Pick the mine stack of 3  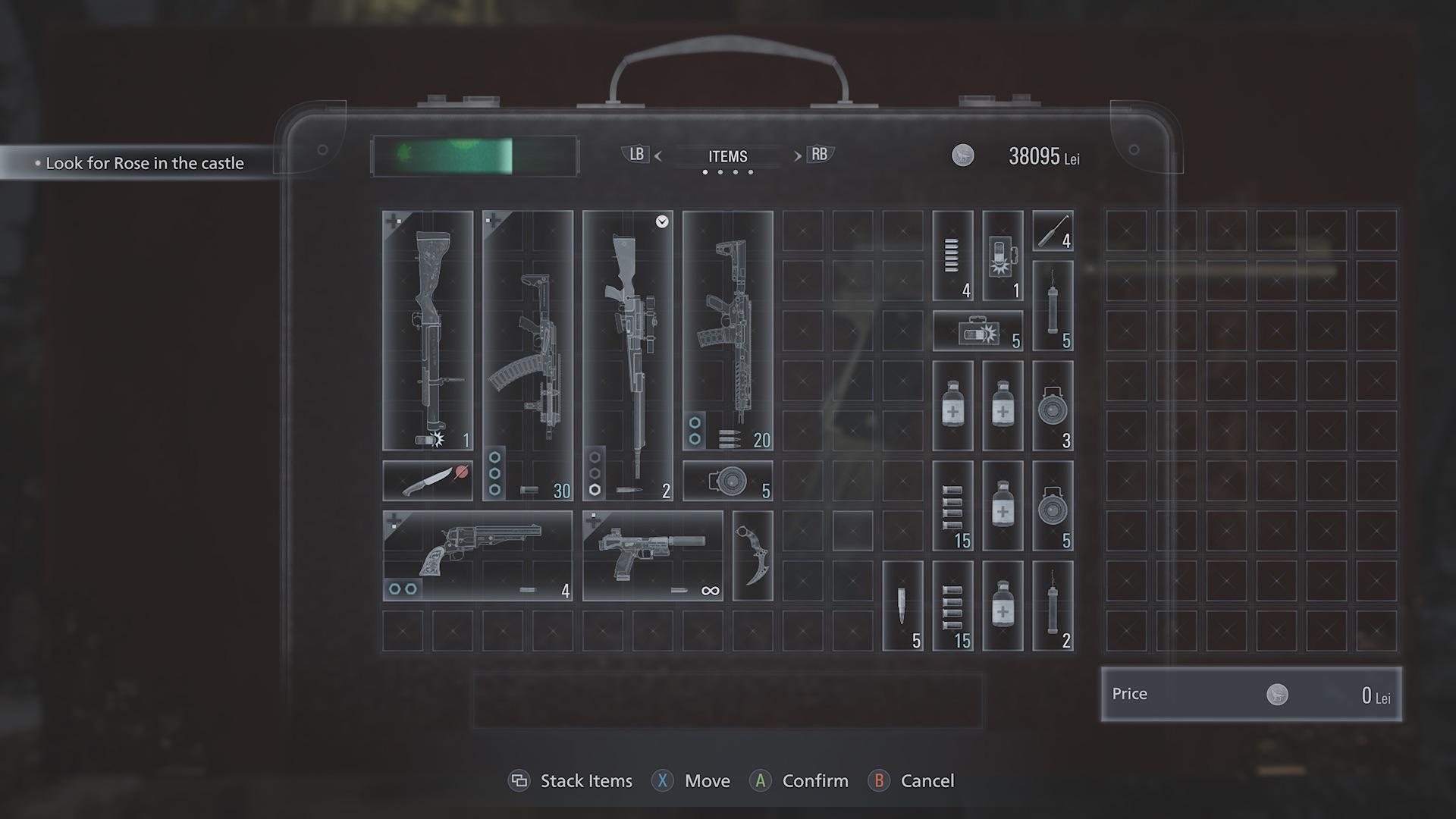(x=1053, y=406)
